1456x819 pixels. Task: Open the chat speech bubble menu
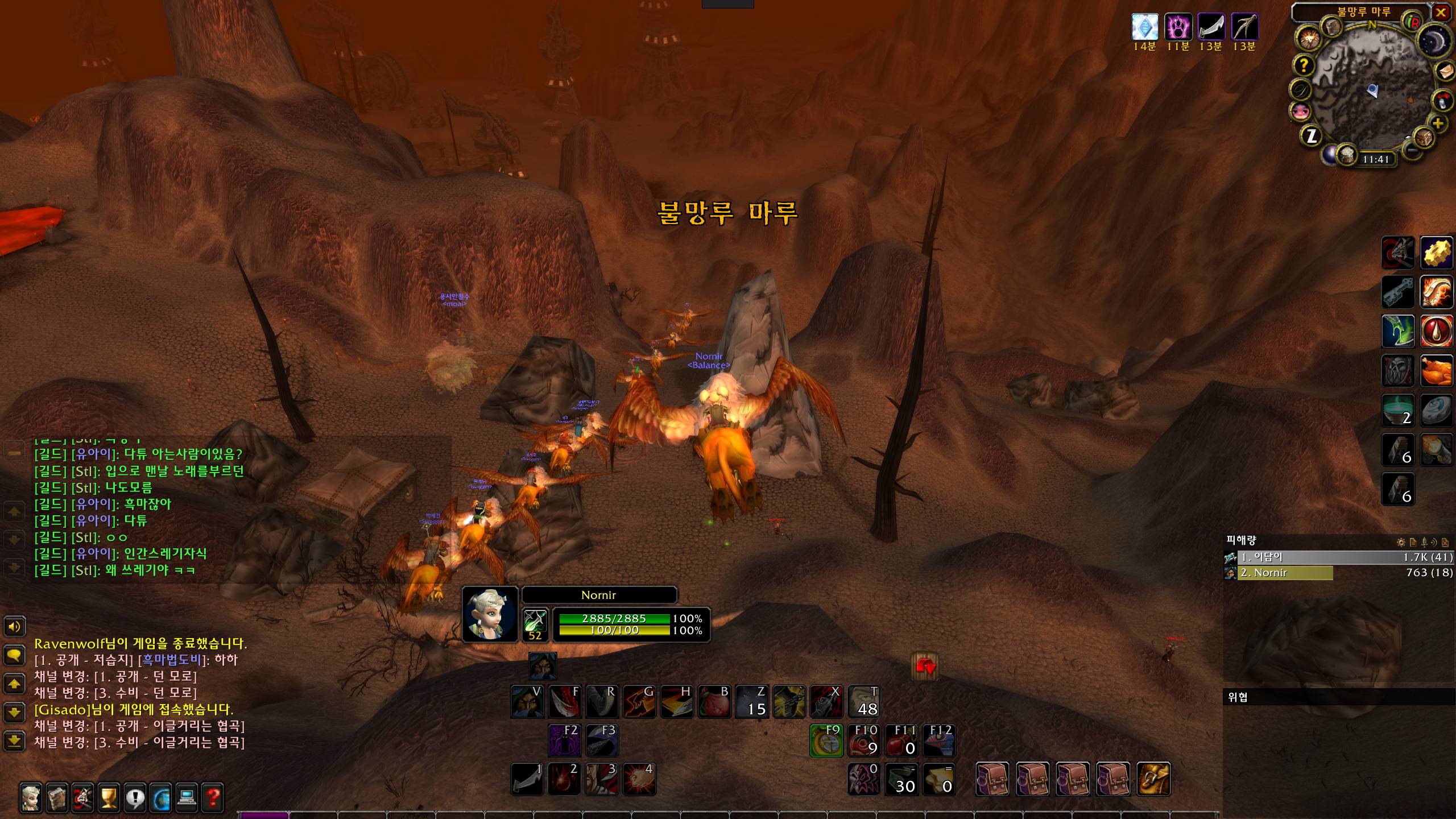14,656
